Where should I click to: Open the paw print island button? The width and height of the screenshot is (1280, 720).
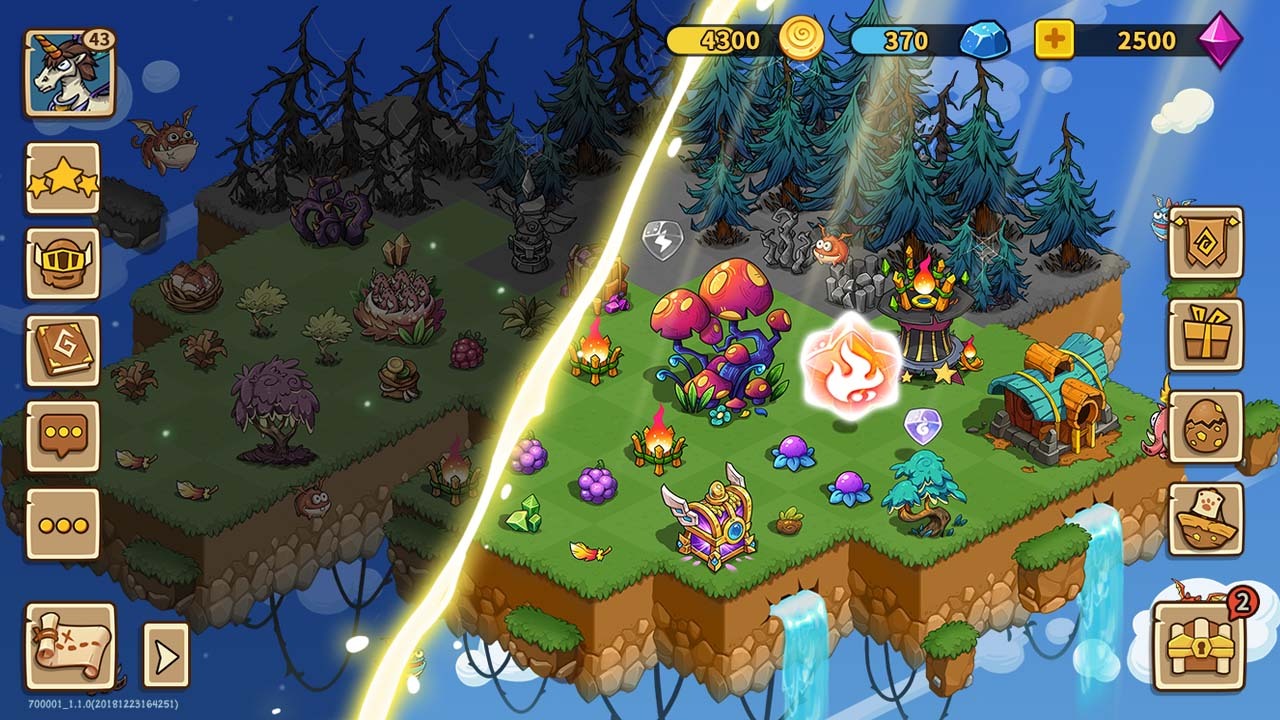[1205, 519]
